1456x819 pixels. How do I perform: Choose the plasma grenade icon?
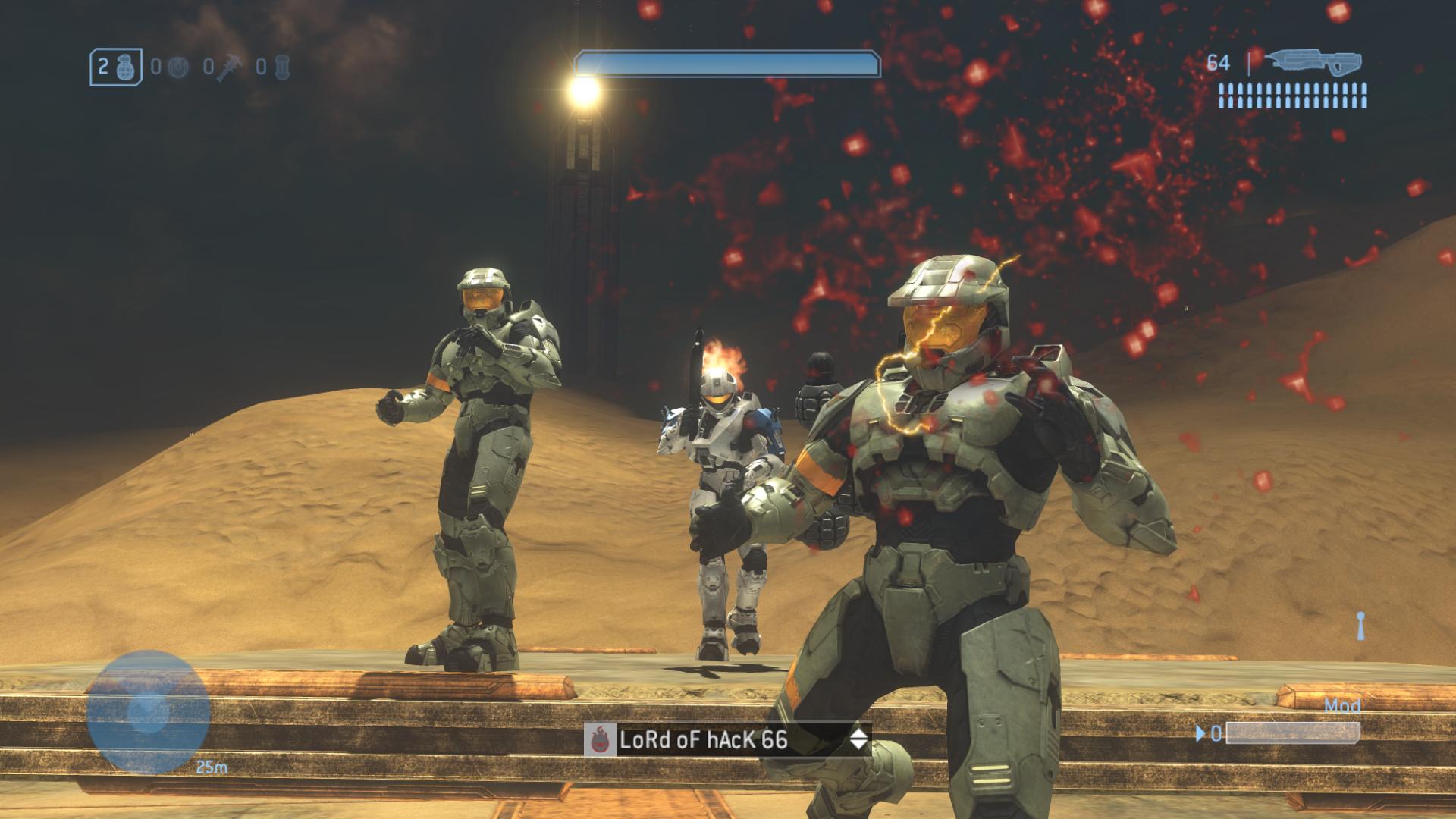177,67
